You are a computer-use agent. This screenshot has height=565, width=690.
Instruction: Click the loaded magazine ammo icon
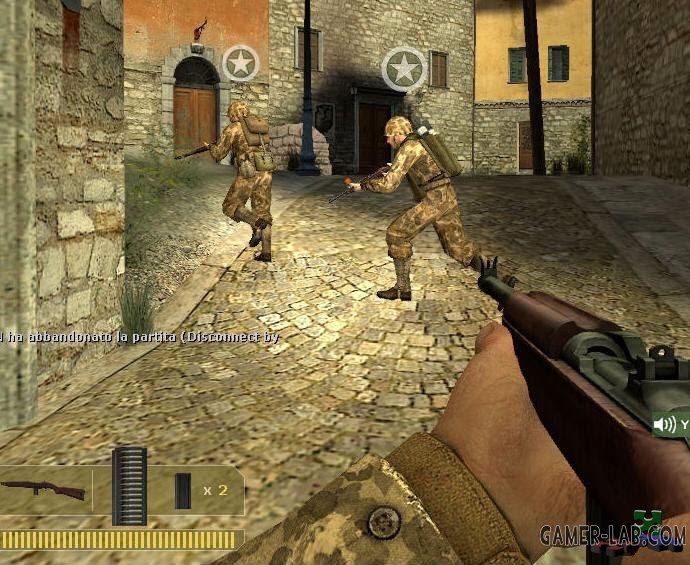click(129, 486)
